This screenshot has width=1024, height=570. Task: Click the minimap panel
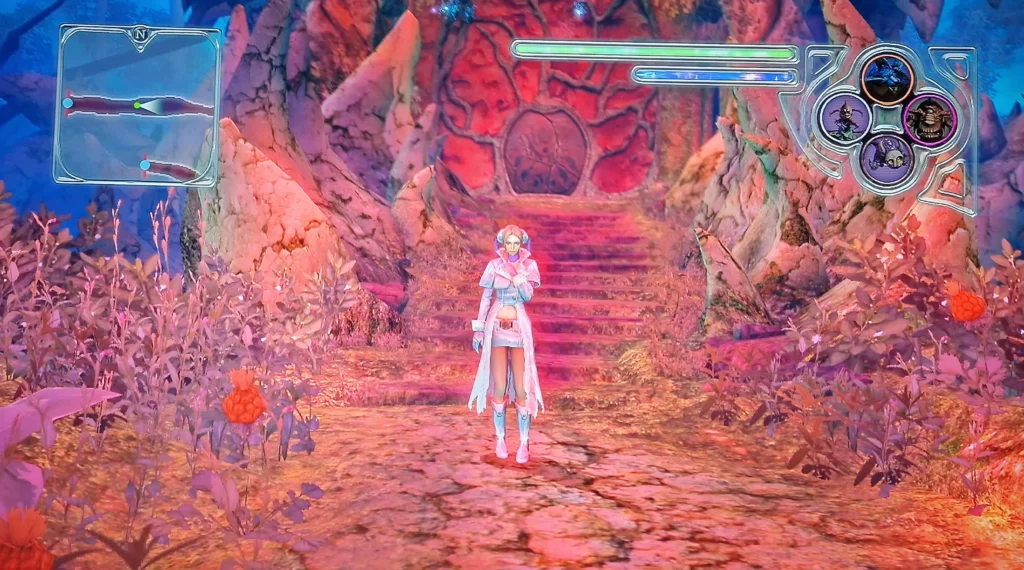tap(138, 105)
